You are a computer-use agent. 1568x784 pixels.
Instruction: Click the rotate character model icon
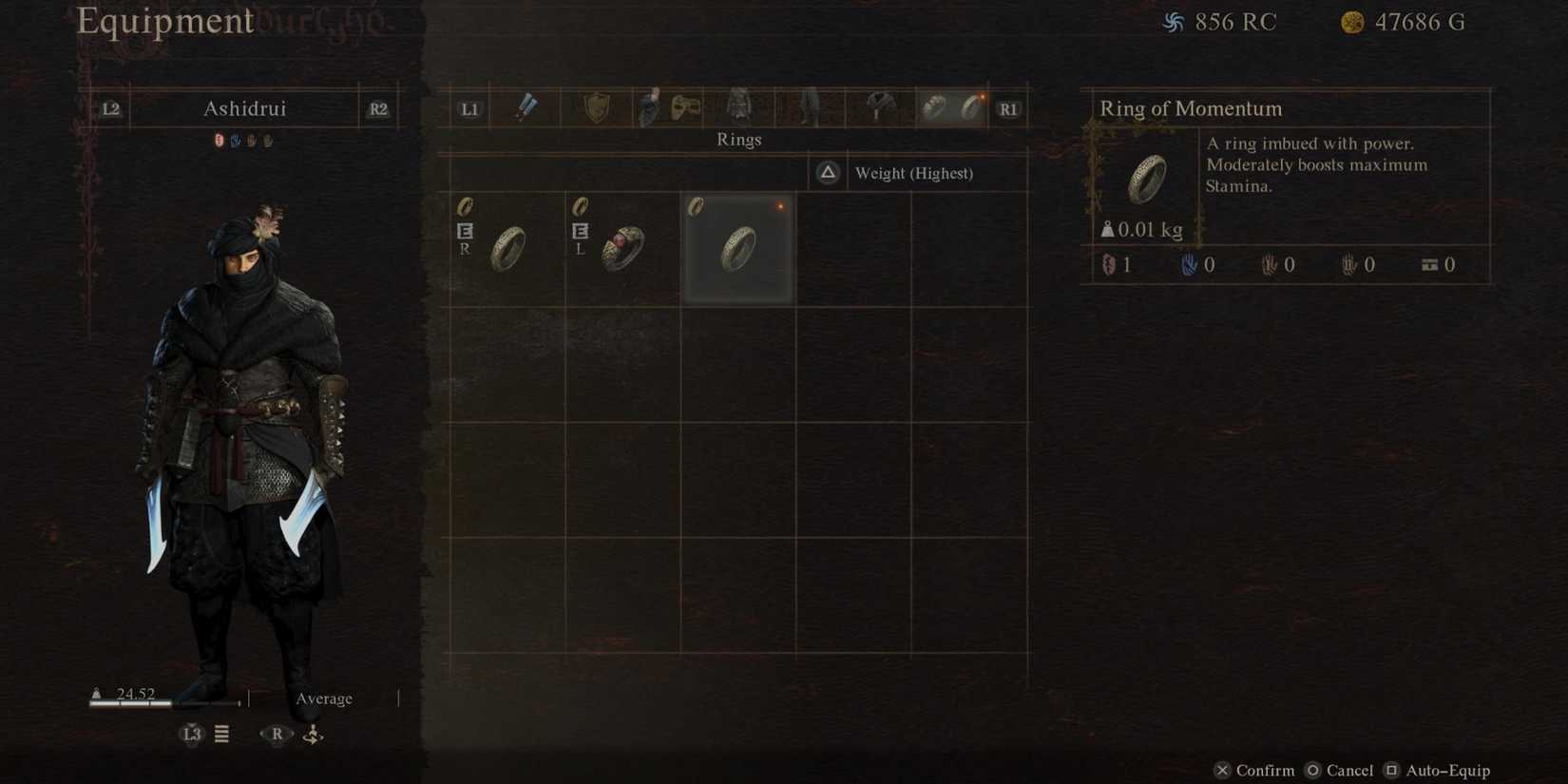pyautogui.click(x=312, y=734)
